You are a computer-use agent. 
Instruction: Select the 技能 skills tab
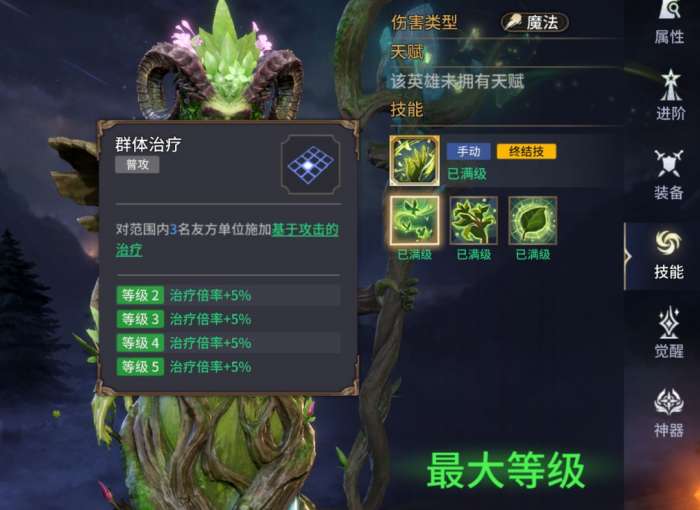(669, 254)
